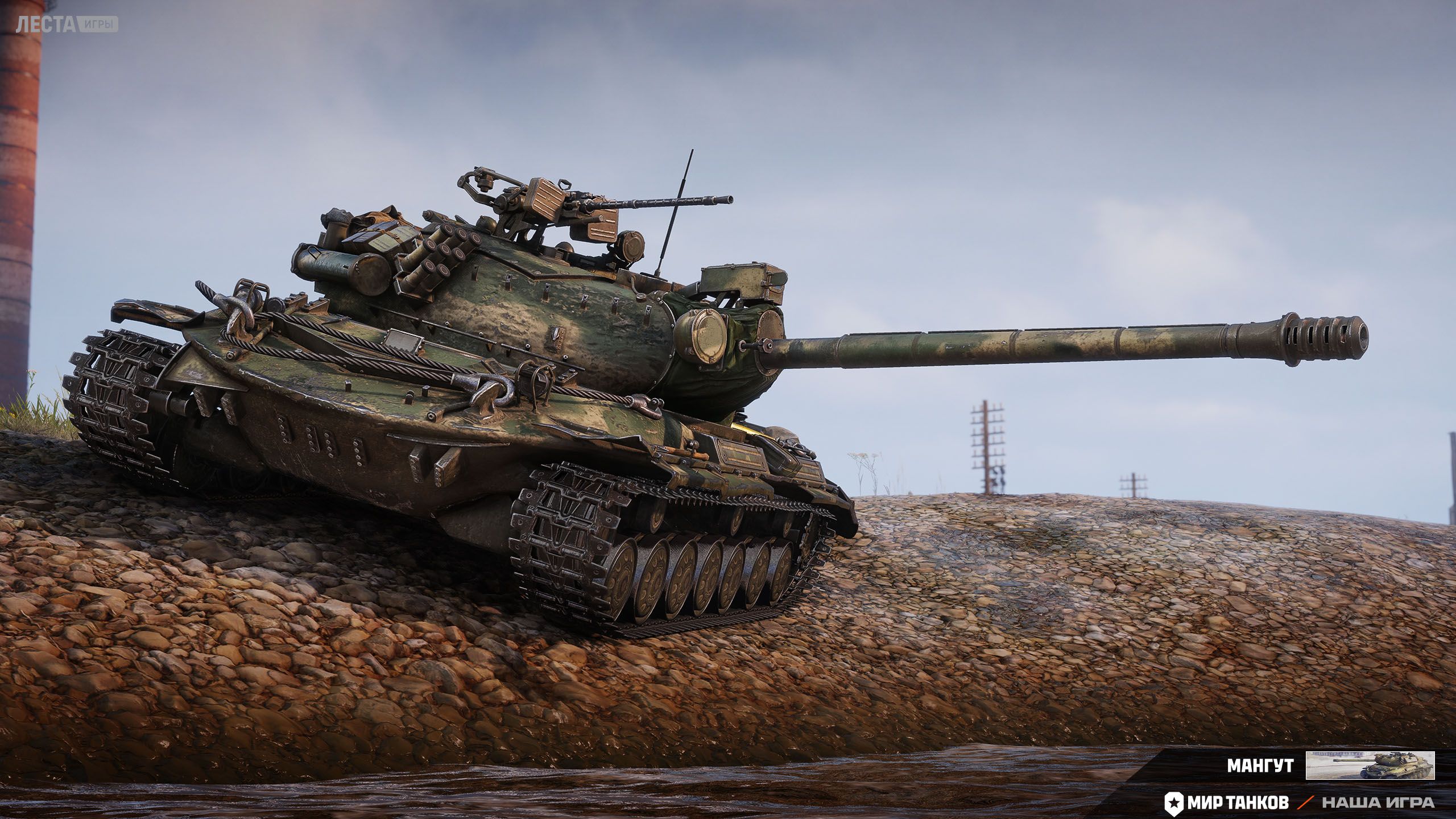
Task: Click the Леста Игры logo
Action: point(67,24)
